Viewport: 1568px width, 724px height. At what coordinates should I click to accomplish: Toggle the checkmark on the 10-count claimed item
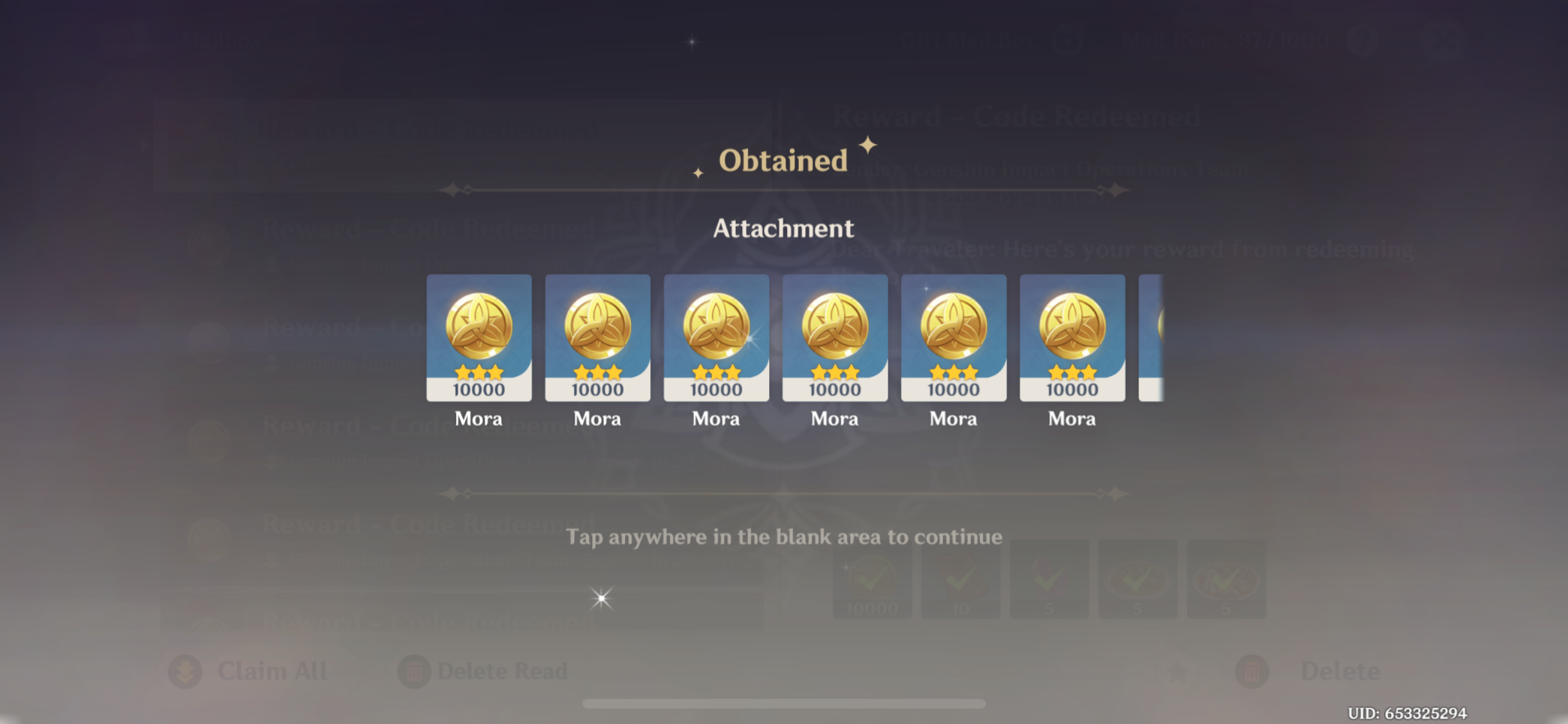click(961, 578)
